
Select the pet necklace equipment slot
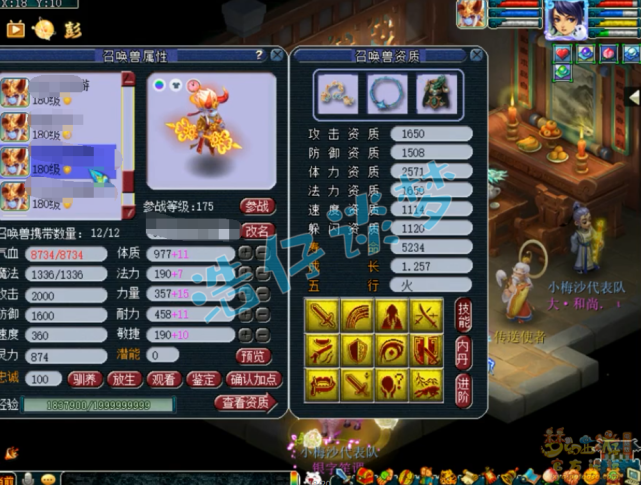point(383,93)
